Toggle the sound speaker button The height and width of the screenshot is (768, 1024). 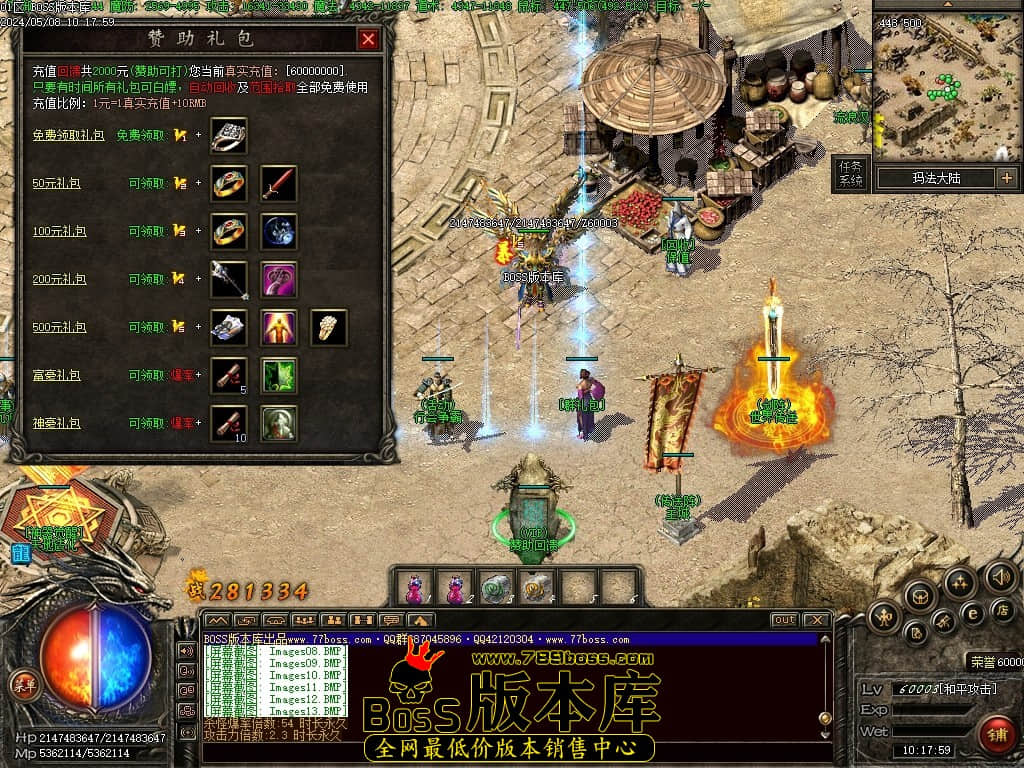(x=1000, y=577)
